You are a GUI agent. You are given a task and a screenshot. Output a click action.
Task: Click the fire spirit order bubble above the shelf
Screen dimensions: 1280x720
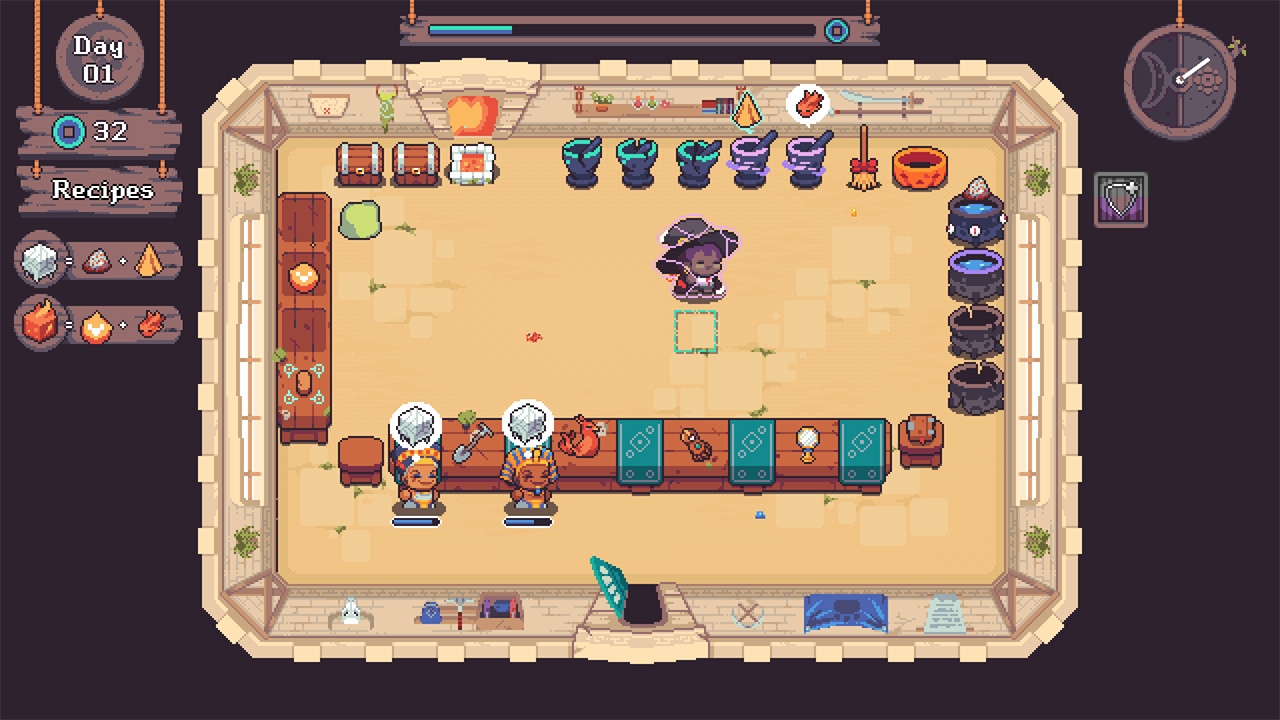coord(810,103)
